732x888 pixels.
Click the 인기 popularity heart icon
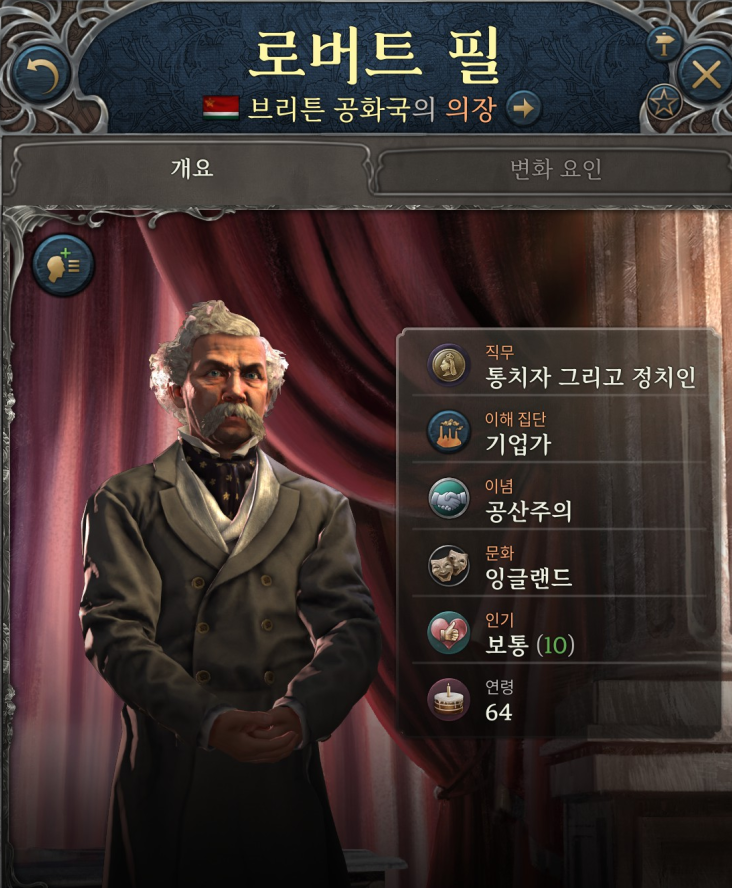point(447,633)
